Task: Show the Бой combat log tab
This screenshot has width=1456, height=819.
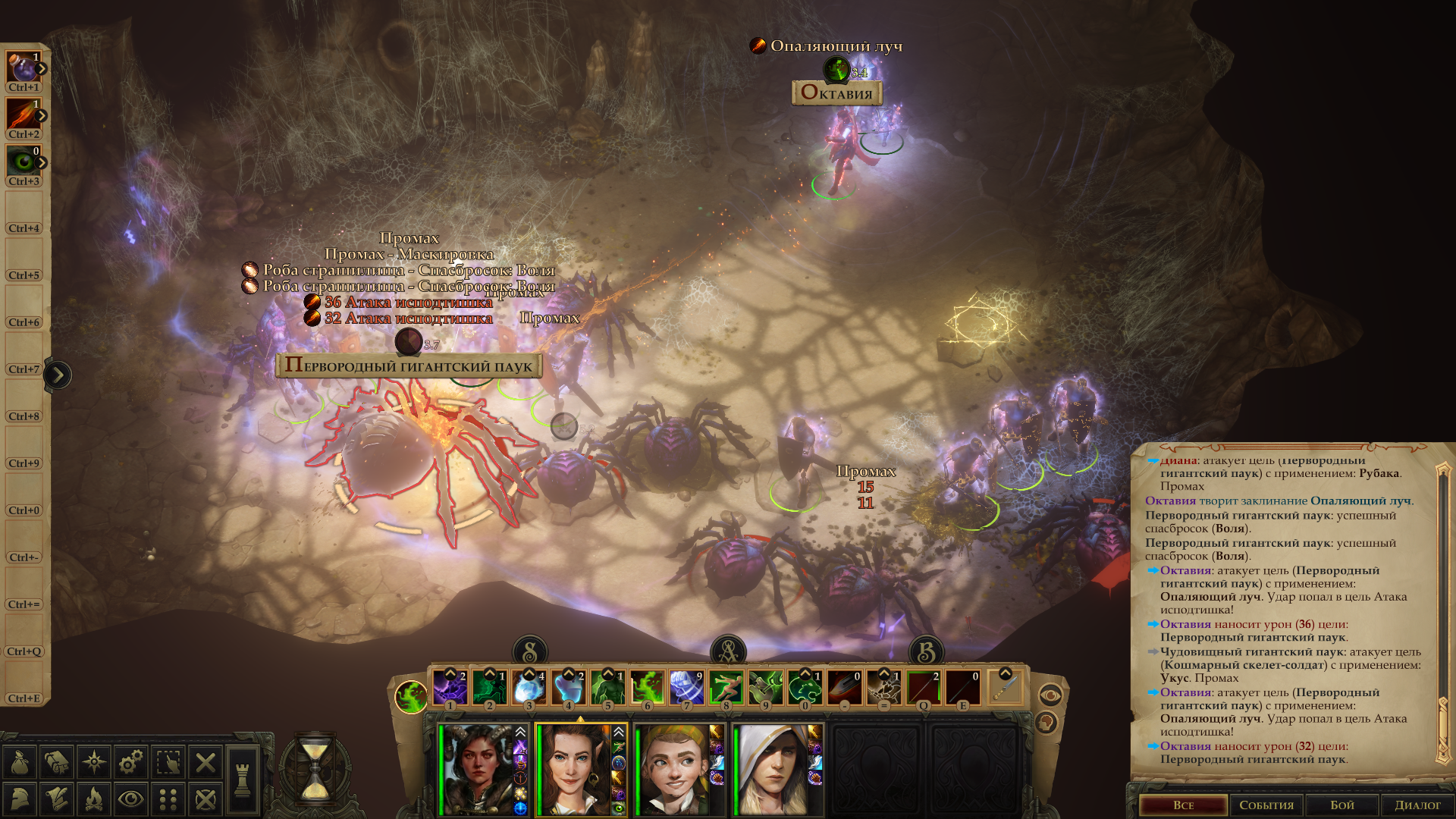Action: click(1342, 805)
